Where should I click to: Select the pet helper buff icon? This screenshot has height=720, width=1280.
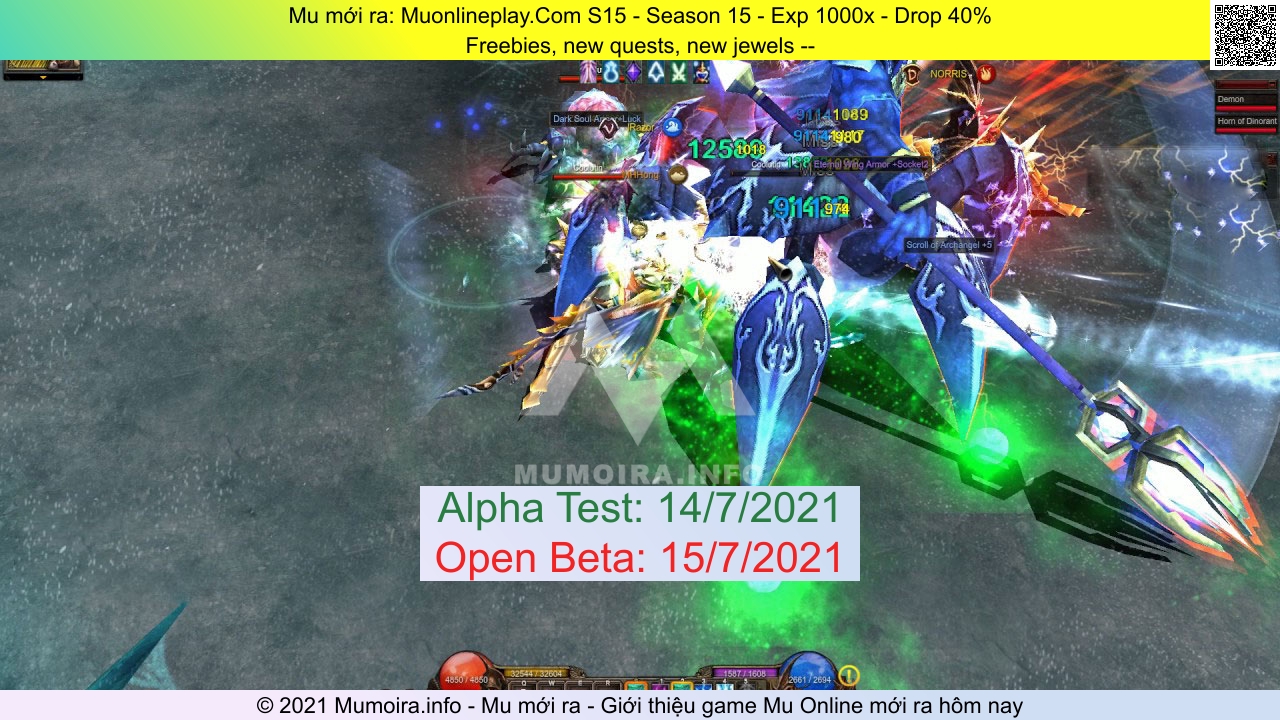click(x=700, y=72)
